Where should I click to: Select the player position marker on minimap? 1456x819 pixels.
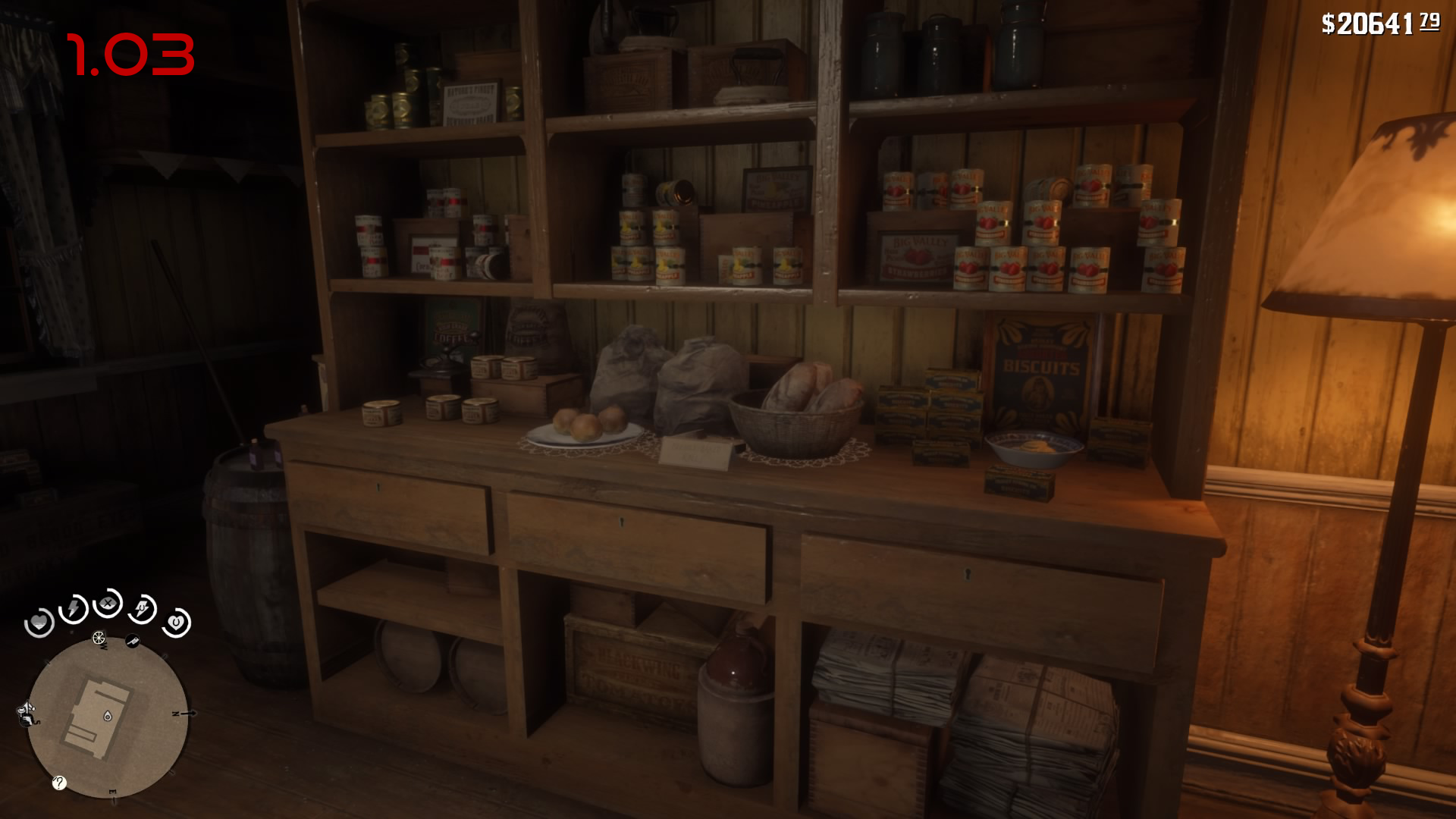click(108, 716)
